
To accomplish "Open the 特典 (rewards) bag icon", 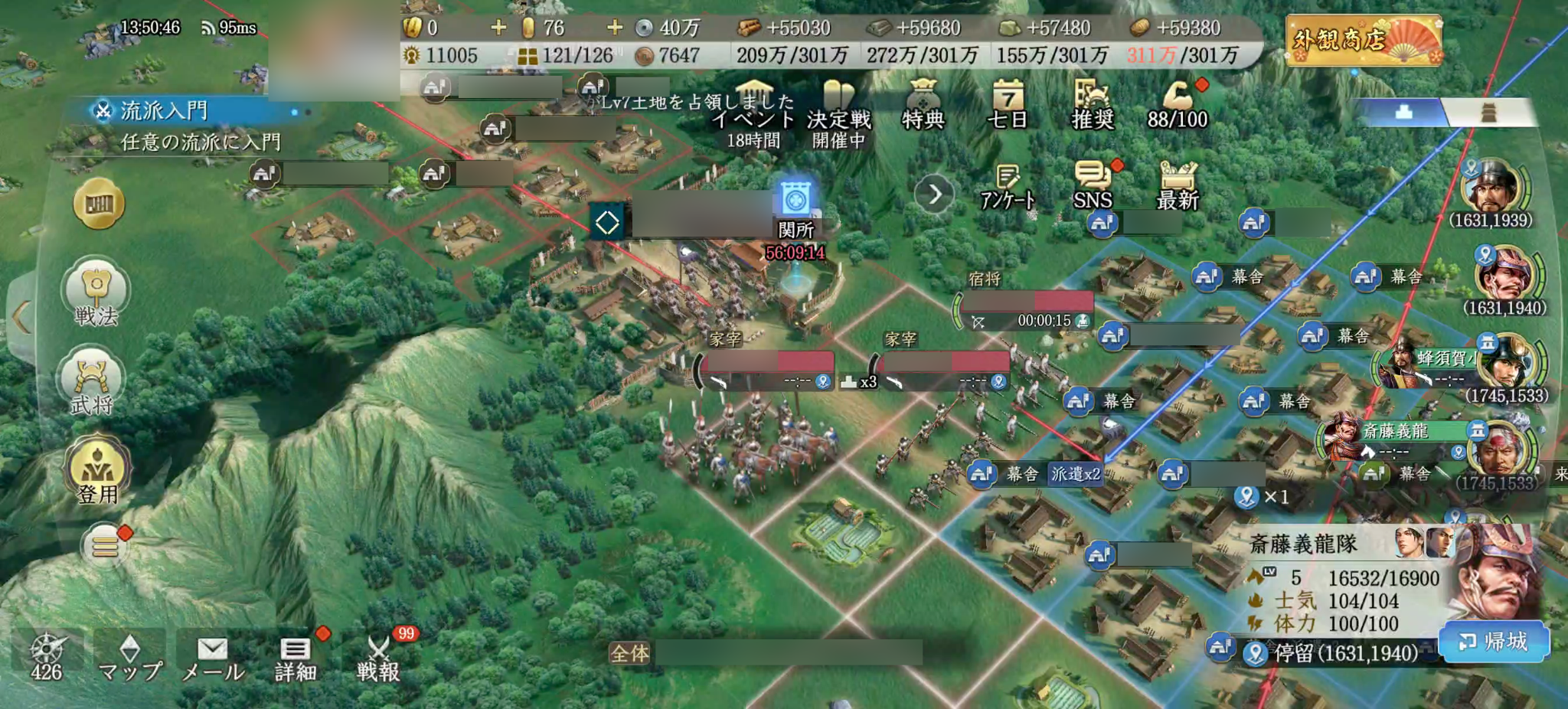I will 923,100.
